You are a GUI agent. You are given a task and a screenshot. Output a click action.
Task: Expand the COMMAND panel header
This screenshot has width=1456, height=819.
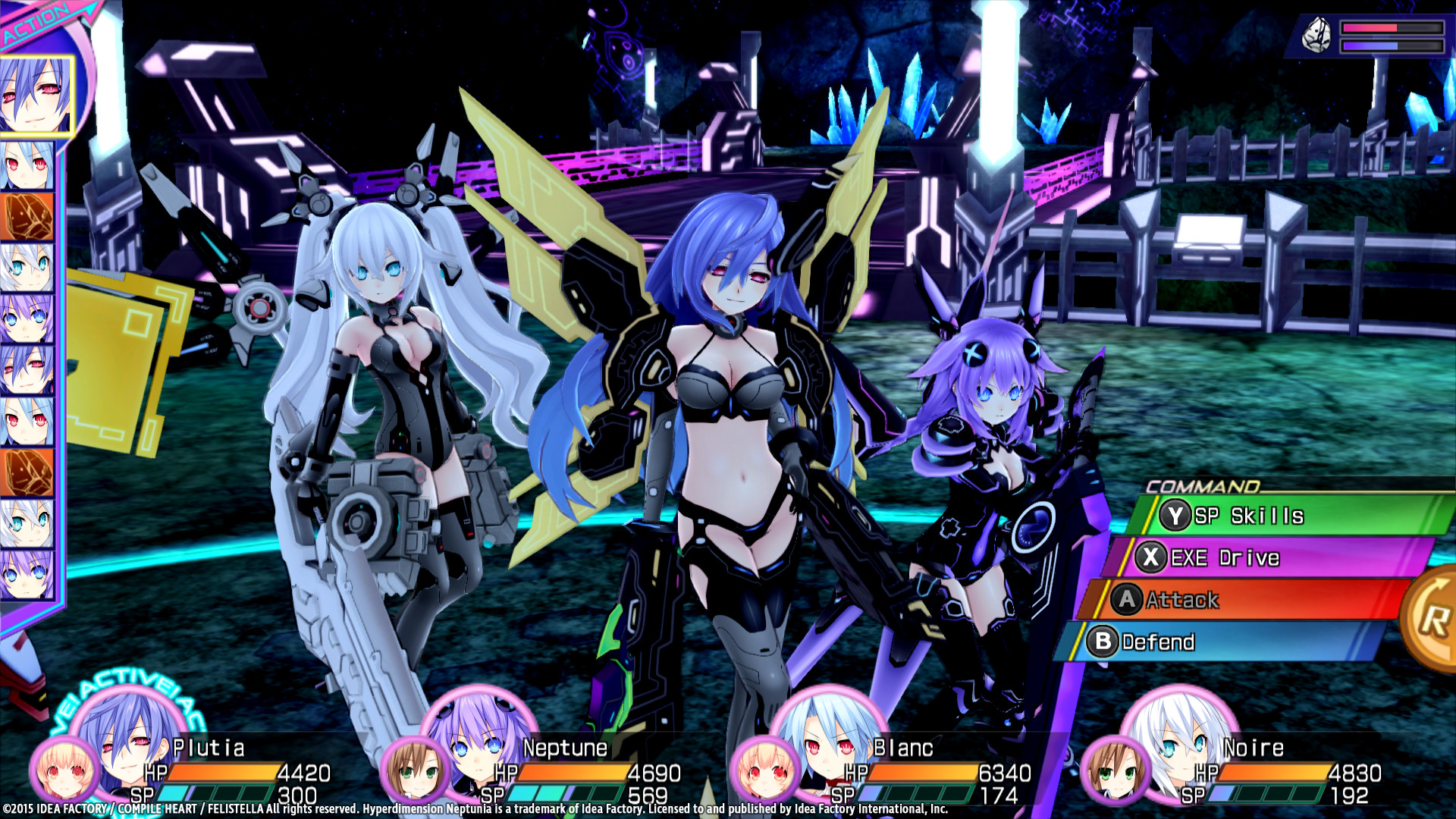(1202, 485)
